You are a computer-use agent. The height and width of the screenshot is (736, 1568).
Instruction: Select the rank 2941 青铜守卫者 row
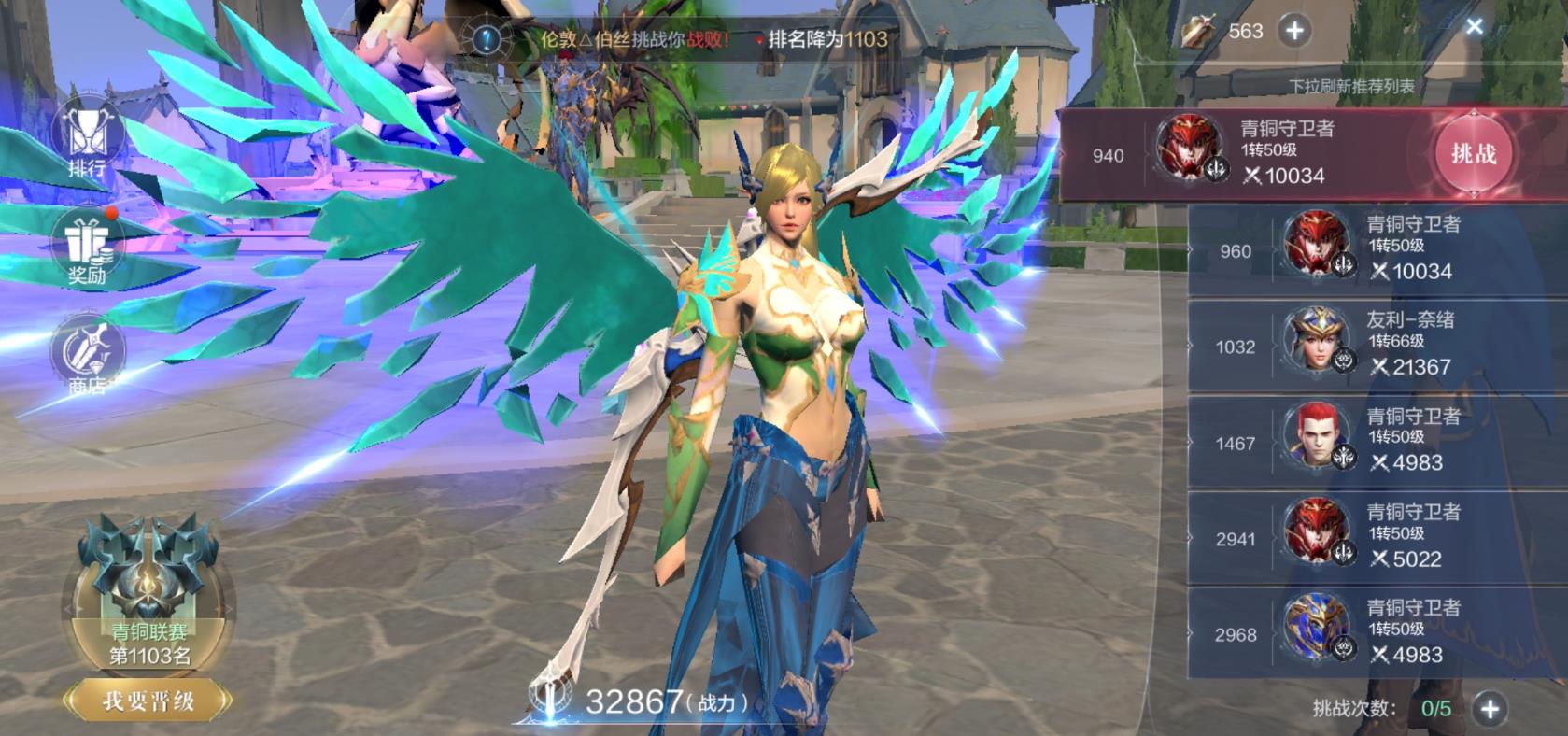(x=1377, y=538)
